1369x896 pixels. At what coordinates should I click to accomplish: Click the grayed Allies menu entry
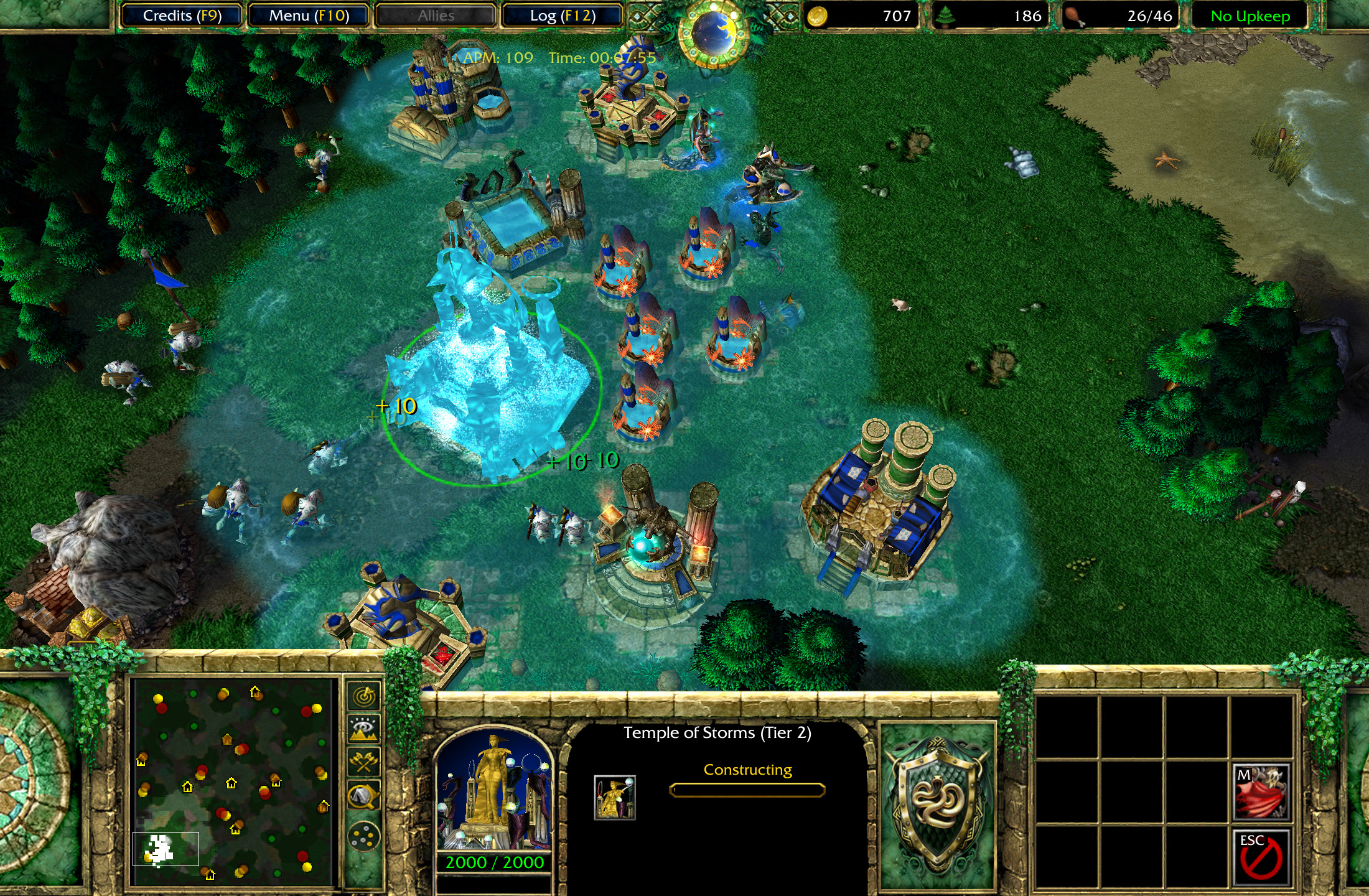434,16
